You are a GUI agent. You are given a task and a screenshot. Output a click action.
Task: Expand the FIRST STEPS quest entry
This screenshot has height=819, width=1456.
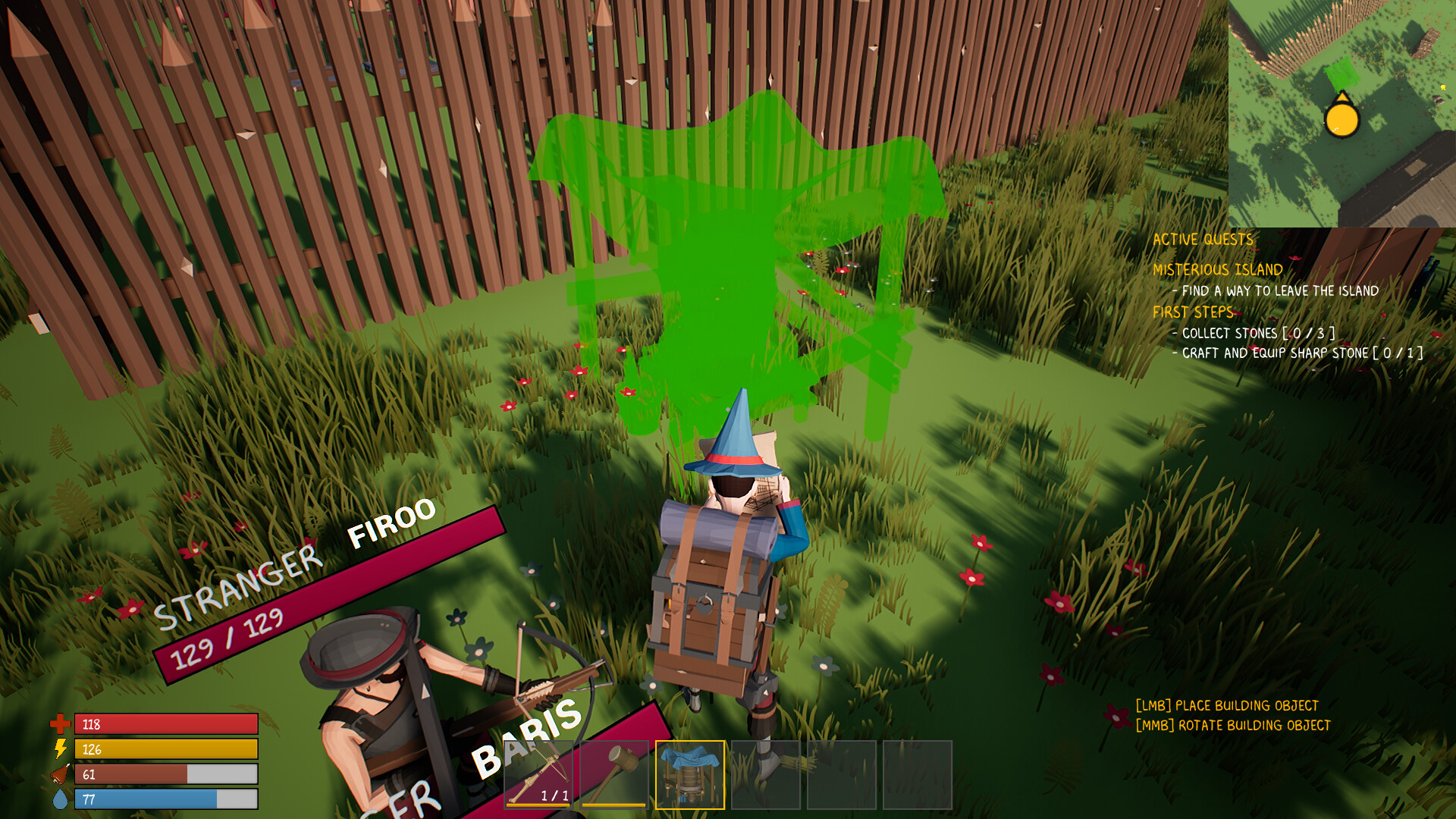point(1194,311)
